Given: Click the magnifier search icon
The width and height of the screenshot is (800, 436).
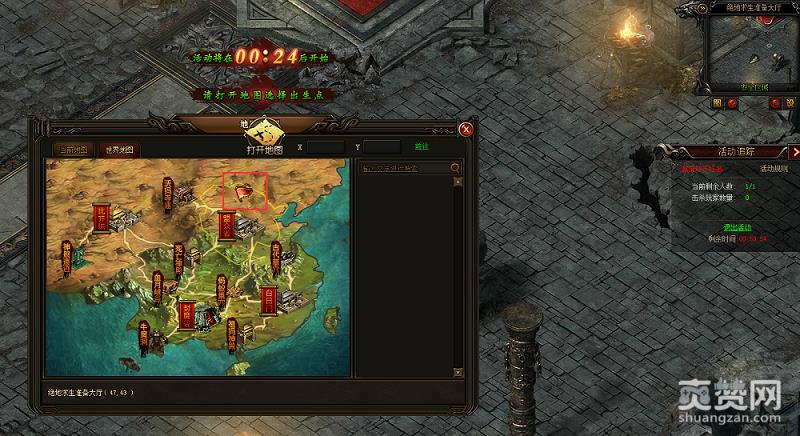Looking at the screenshot, I should [x=456, y=168].
